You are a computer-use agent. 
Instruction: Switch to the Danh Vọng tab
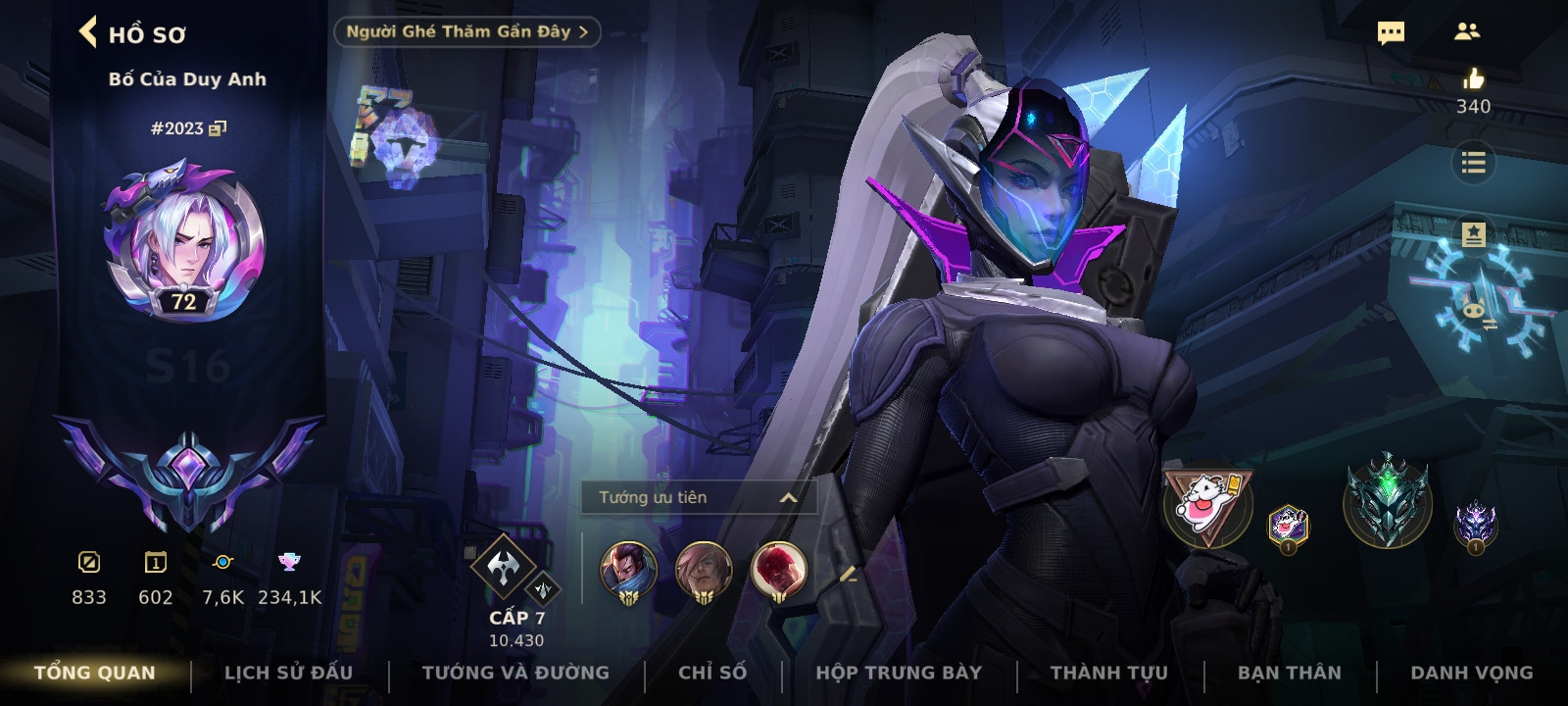1471,673
